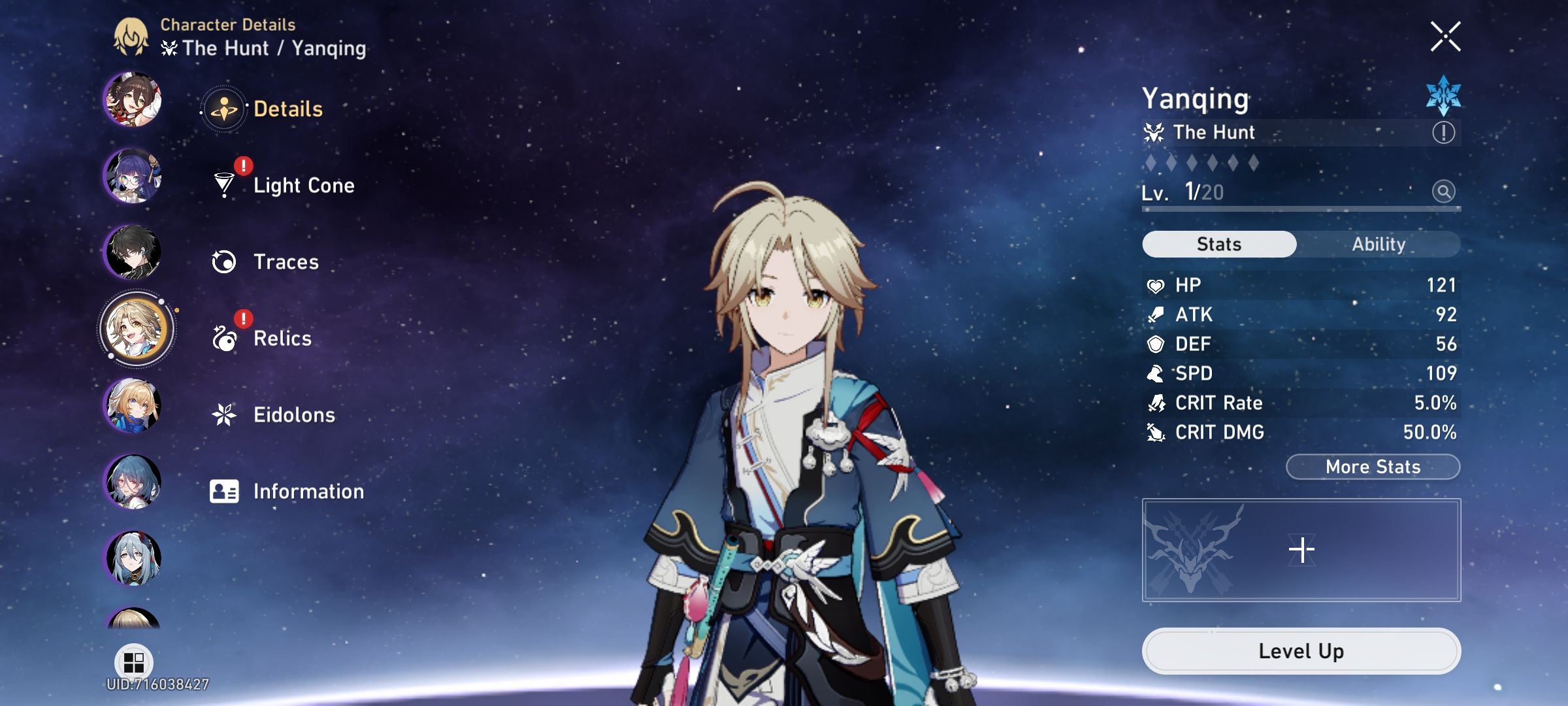Click The Hunt path icon under Yanqing's name
The width and height of the screenshot is (1568, 706).
[1155, 131]
